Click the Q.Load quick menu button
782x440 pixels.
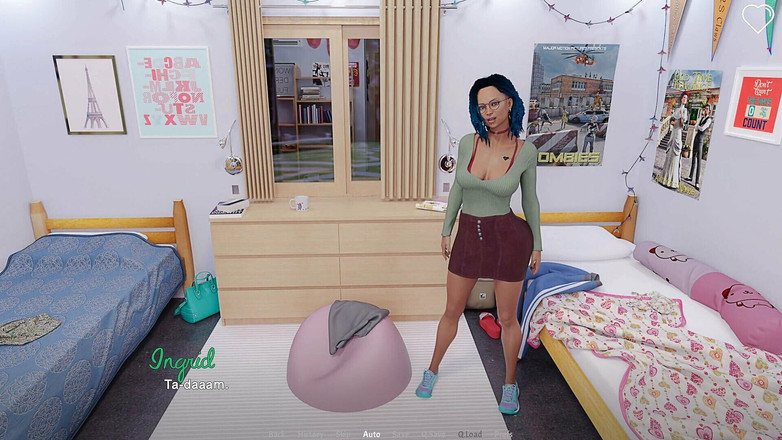470,434
